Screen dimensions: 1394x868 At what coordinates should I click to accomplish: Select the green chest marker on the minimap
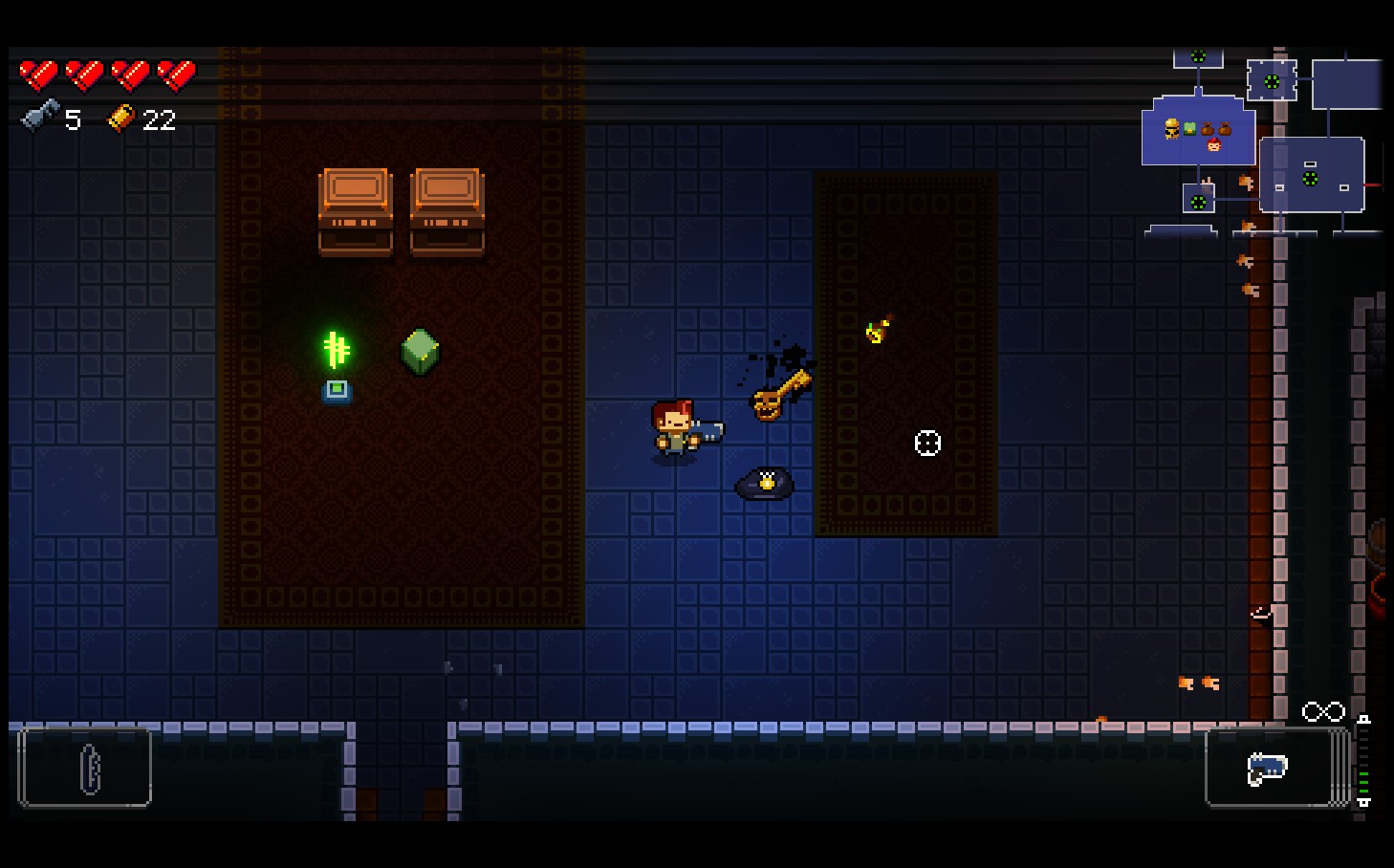(1189, 128)
